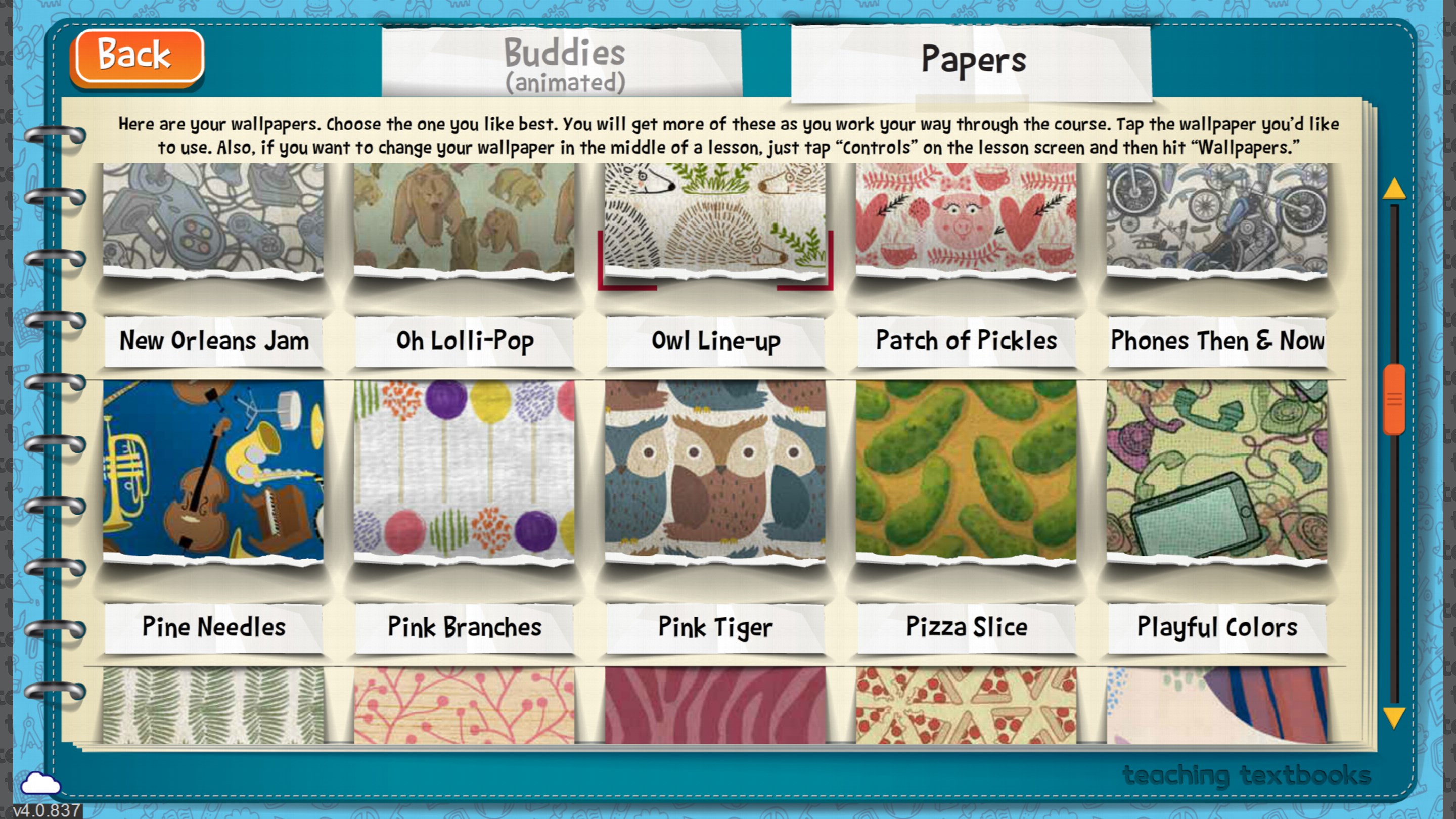Select the Patch of Pickles wallpaper
The height and width of the screenshot is (819, 1456).
click(967, 226)
